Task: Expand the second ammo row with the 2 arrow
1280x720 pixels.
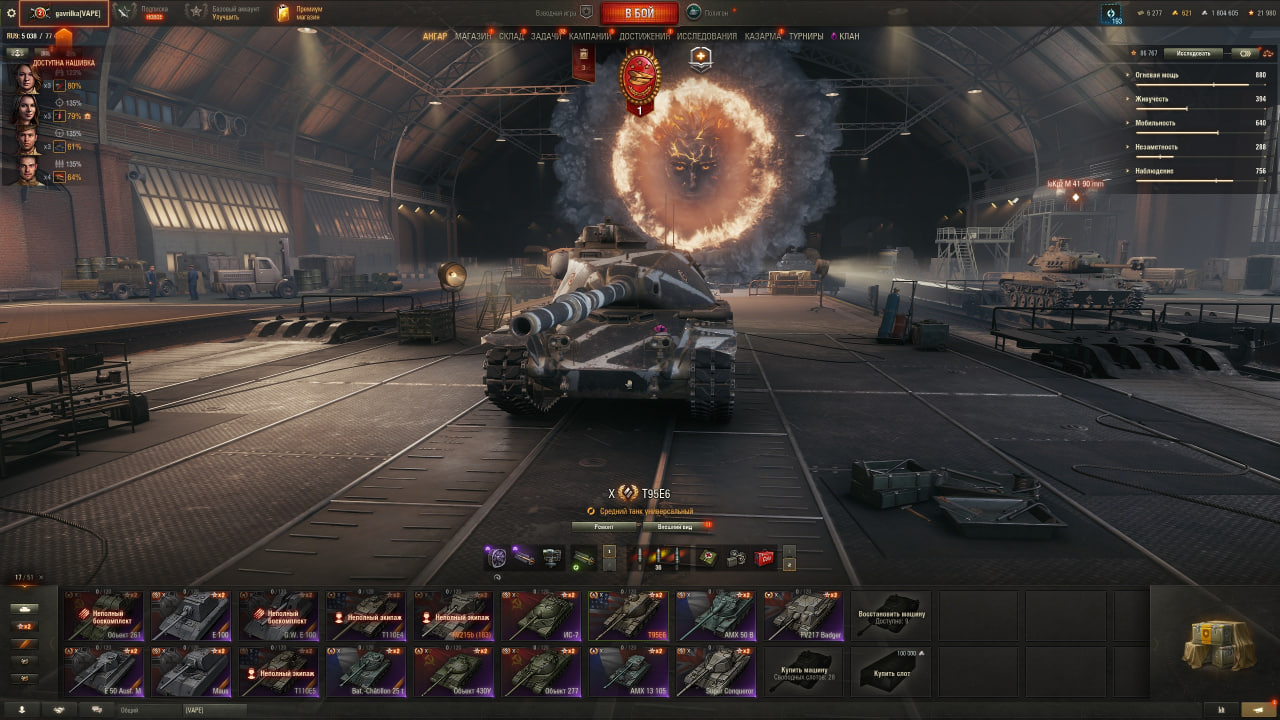Action: point(789,565)
